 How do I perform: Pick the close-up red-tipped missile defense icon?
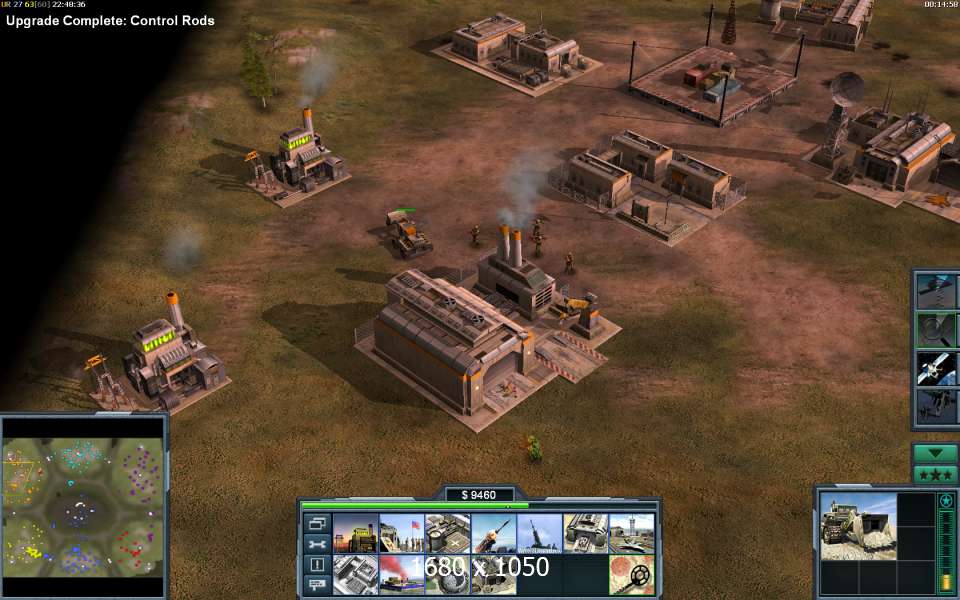(x=493, y=533)
